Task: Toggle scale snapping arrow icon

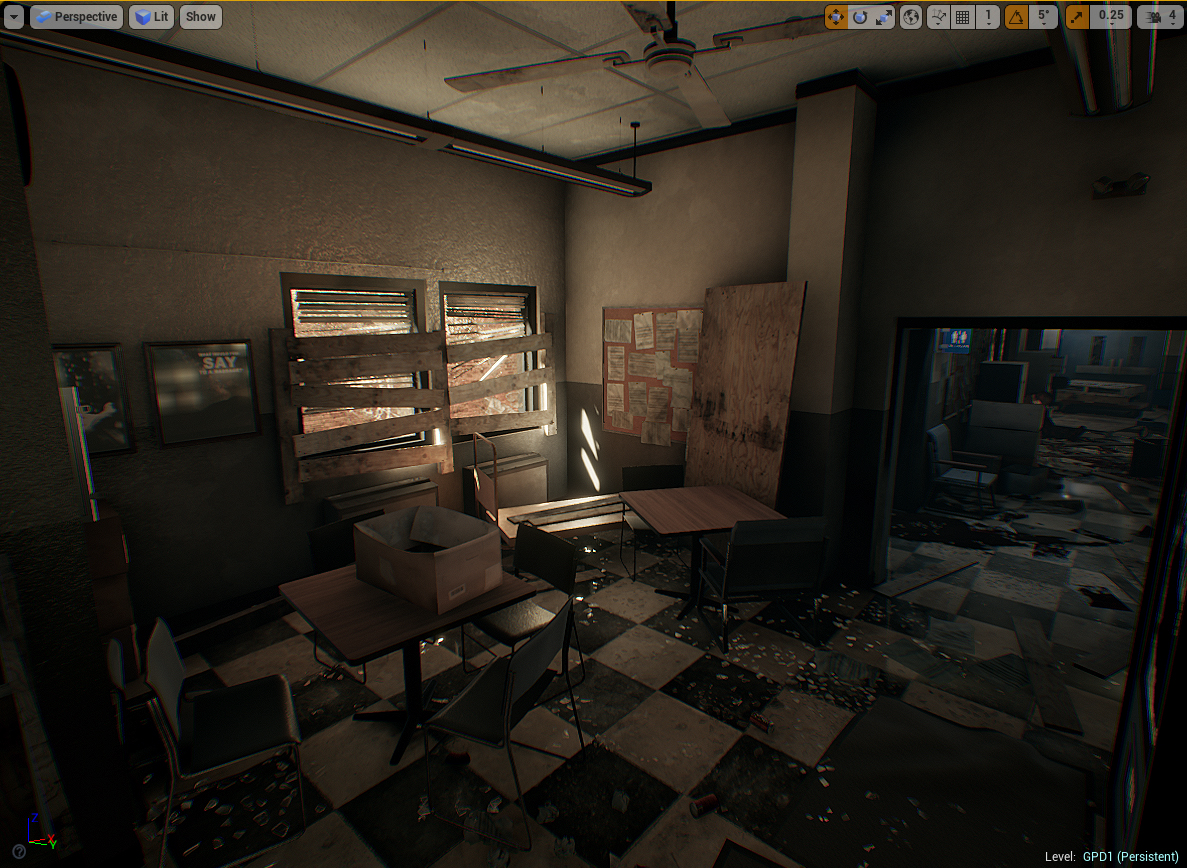Action: point(1078,17)
